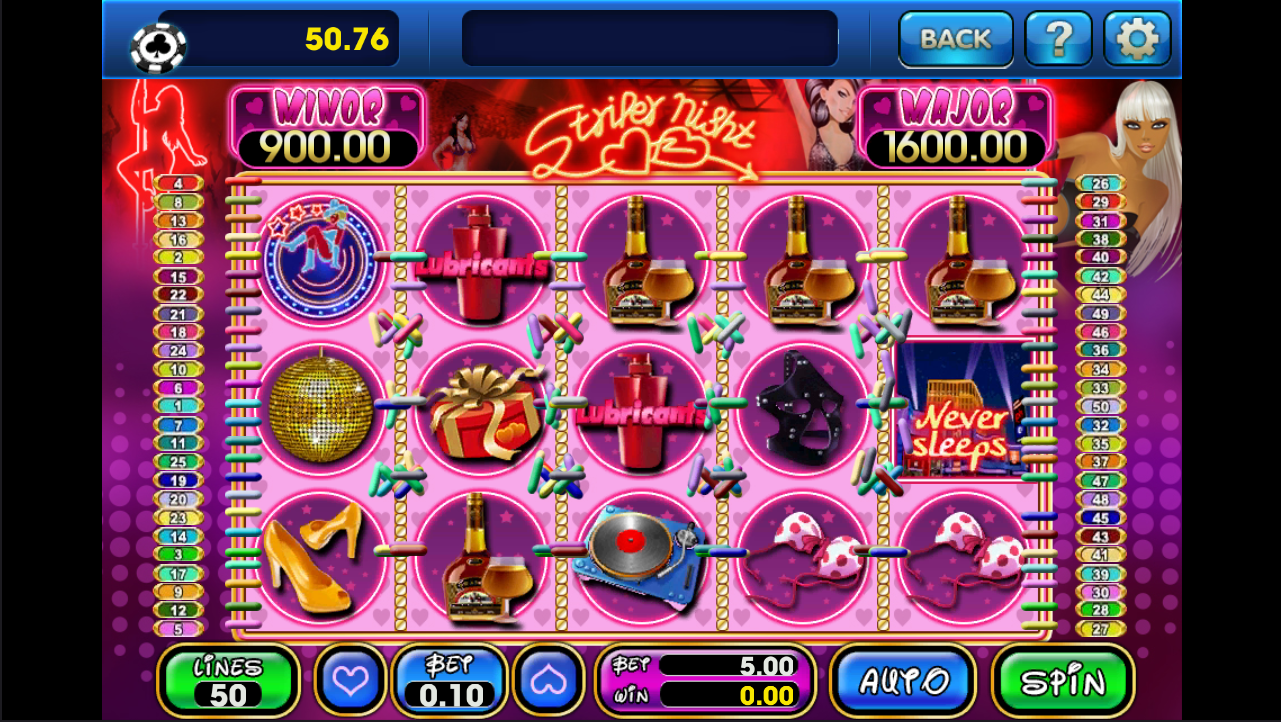This screenshot has height=722, width=1281.
Task: Increase bet with the up heart button
Action: pos(548,680)
